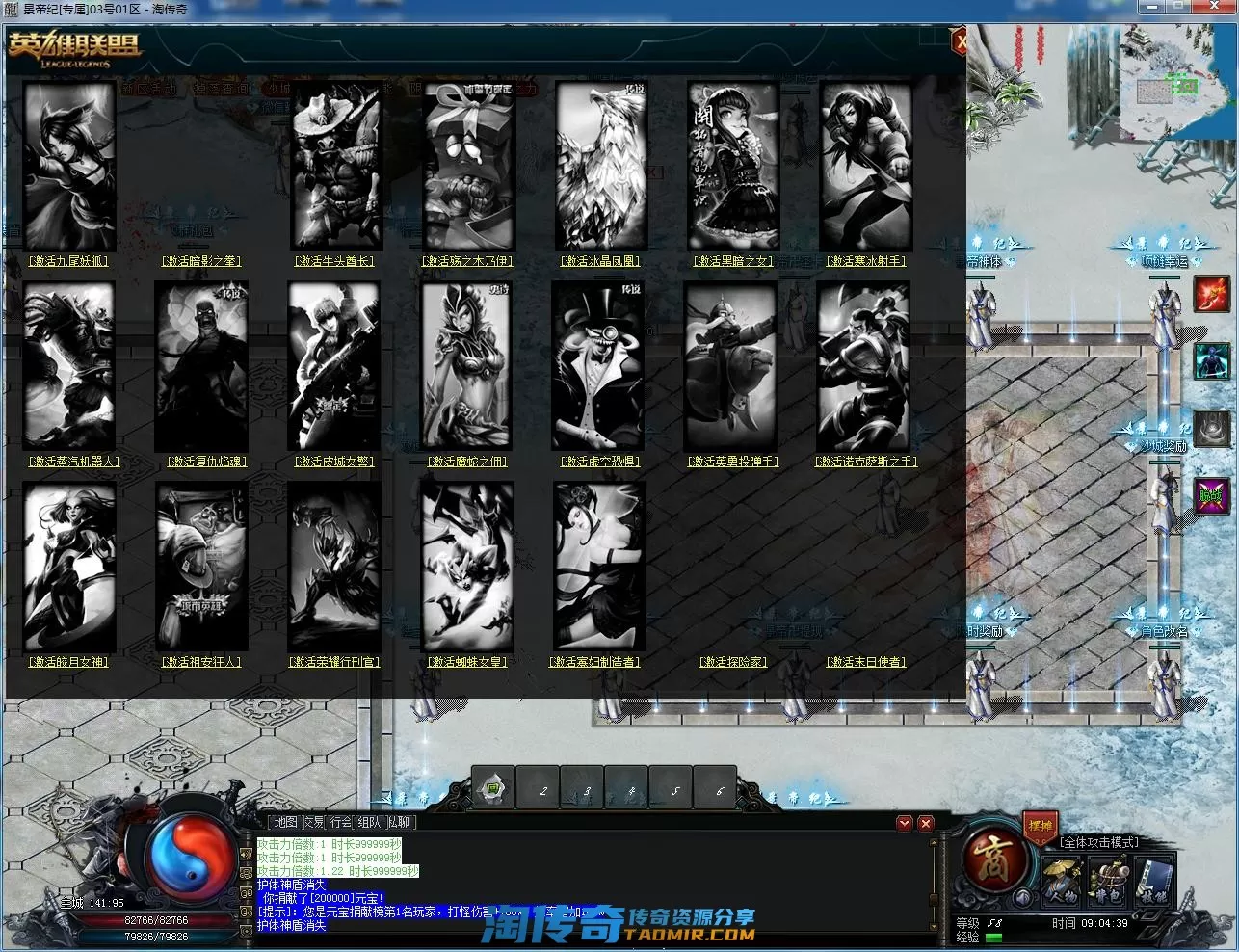Activate the 皮城女警 hero link
1239x952 pixels.
point(334,462)
